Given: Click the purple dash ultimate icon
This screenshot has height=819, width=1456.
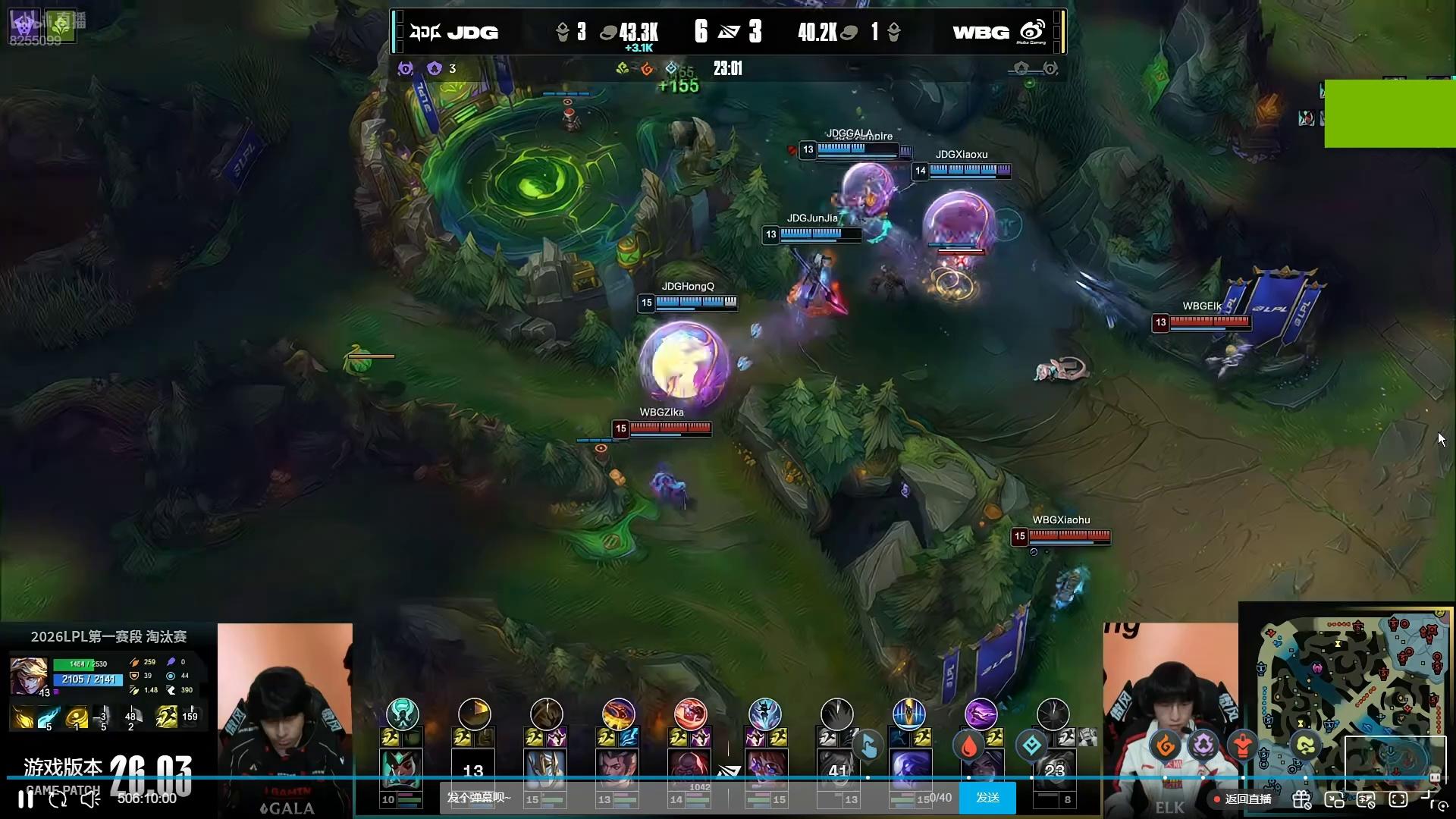Looking at the screenshot, I should pos(981,714).
